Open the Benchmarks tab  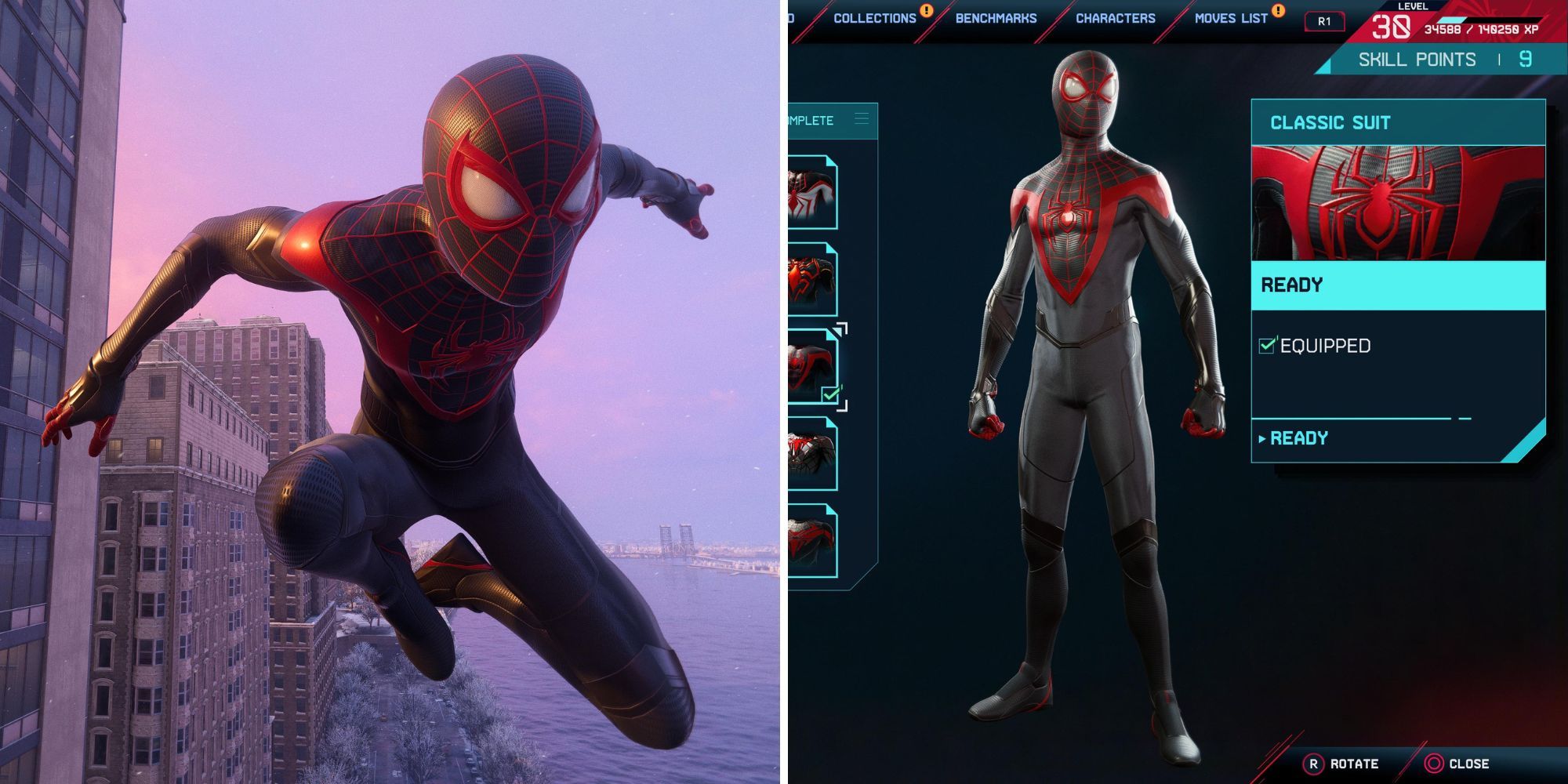994,17
